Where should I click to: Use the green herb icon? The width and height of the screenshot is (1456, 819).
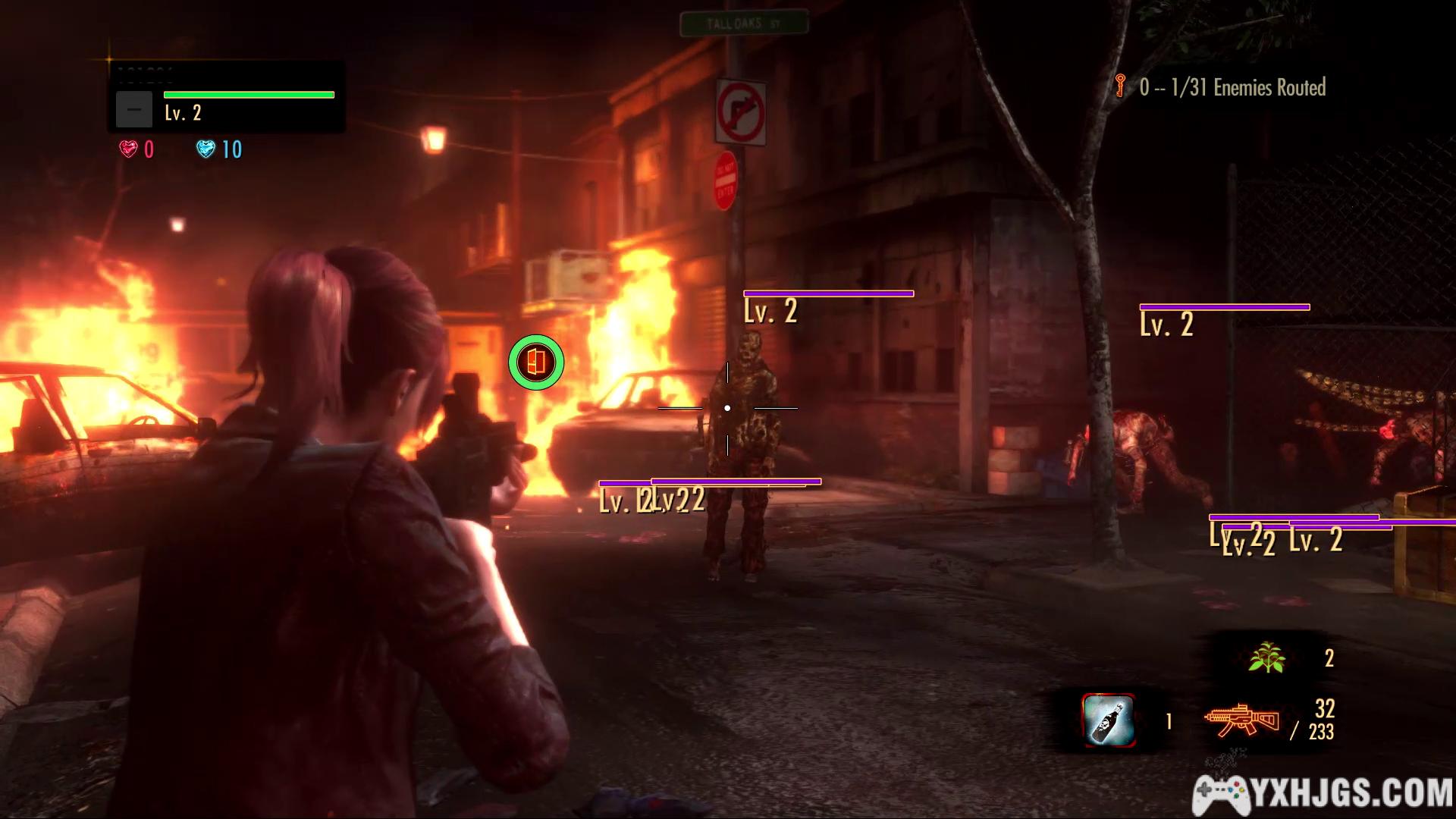(1266, 657)
